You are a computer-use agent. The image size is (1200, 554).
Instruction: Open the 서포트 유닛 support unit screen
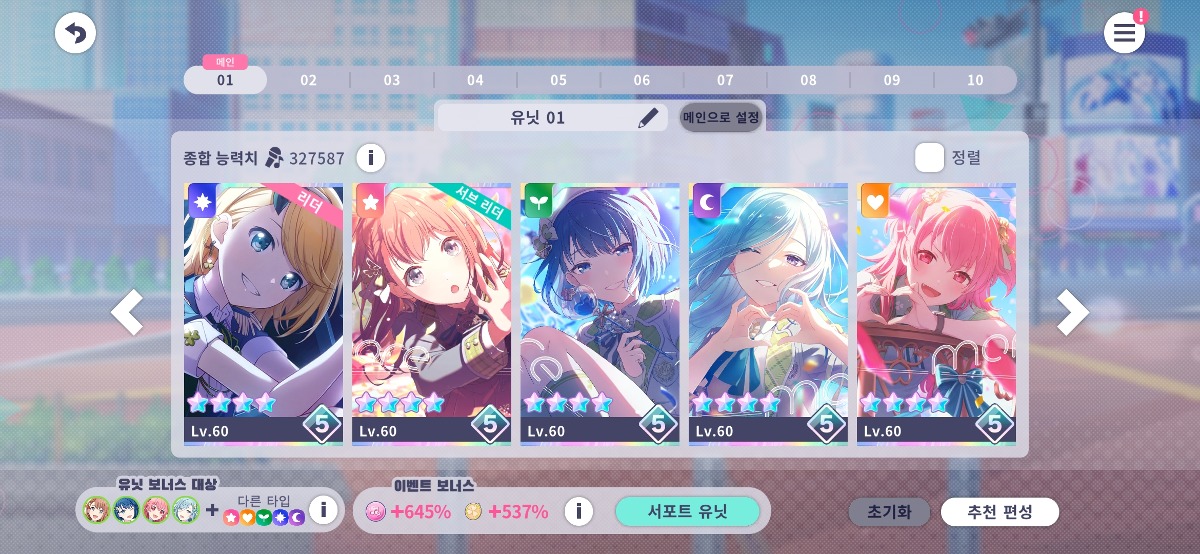(x=687, y=512)
